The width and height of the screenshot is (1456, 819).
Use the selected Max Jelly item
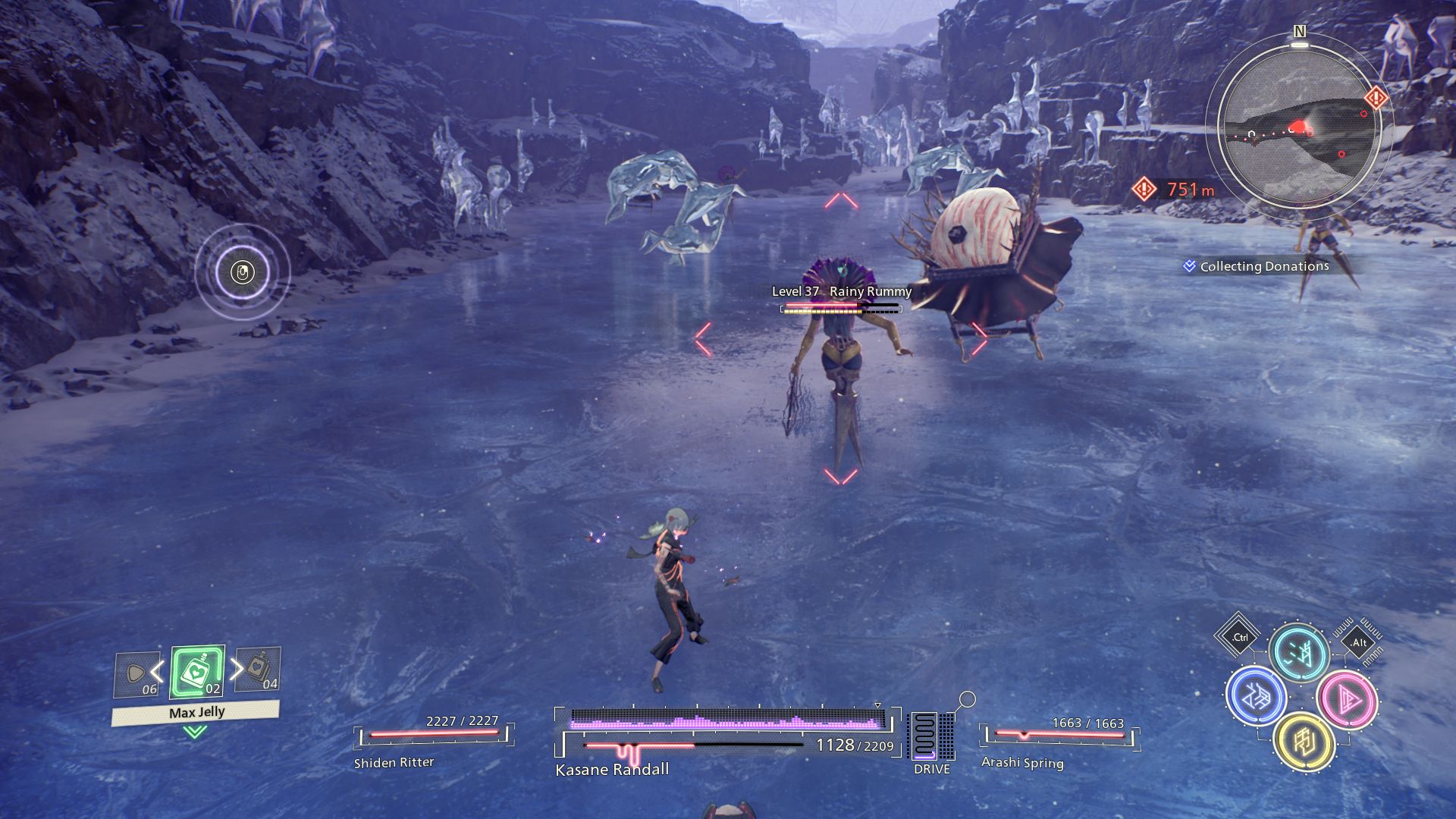(x=197, y=672)
